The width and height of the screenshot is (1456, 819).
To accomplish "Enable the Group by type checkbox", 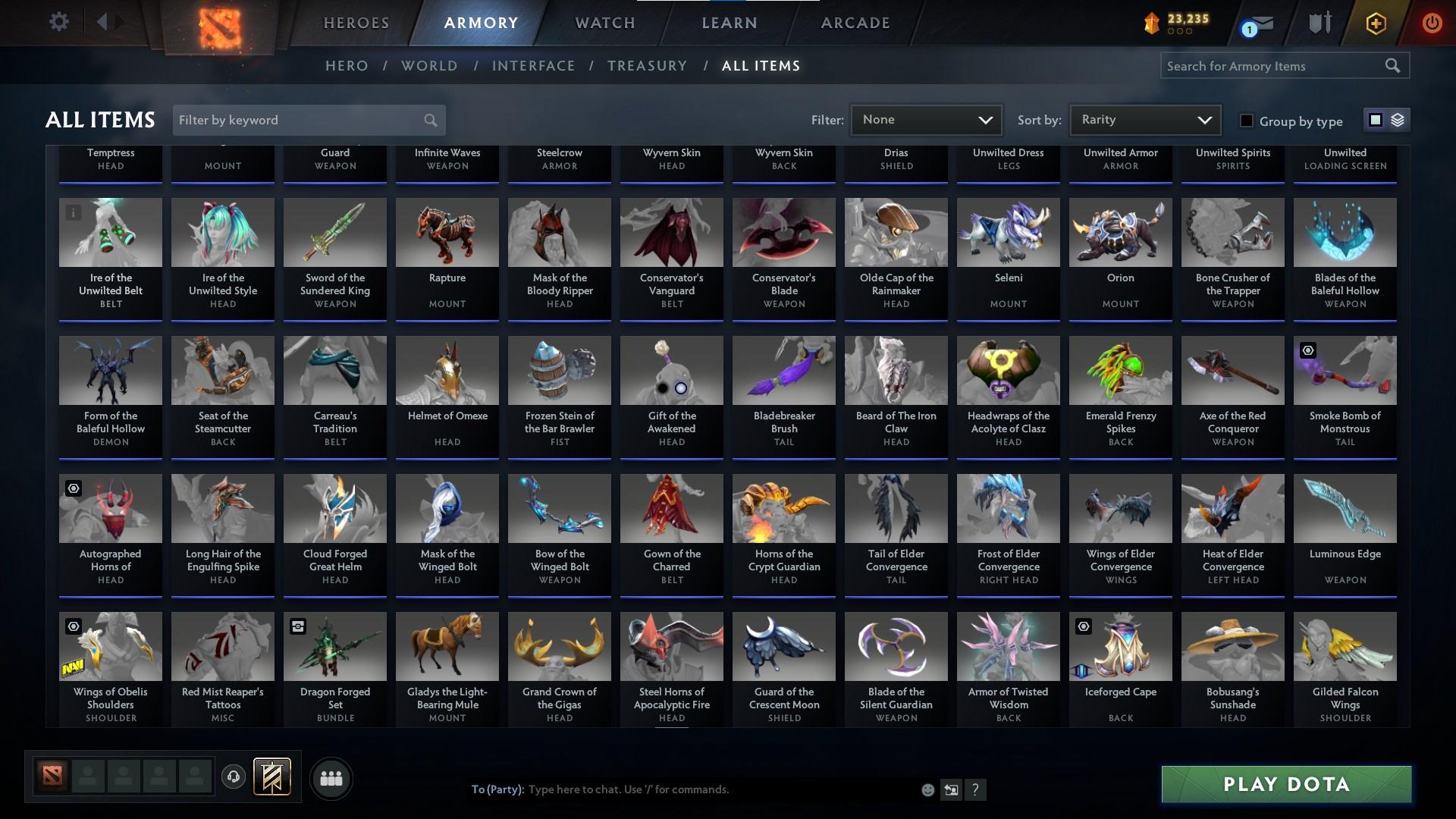I will click(1246, 121).
